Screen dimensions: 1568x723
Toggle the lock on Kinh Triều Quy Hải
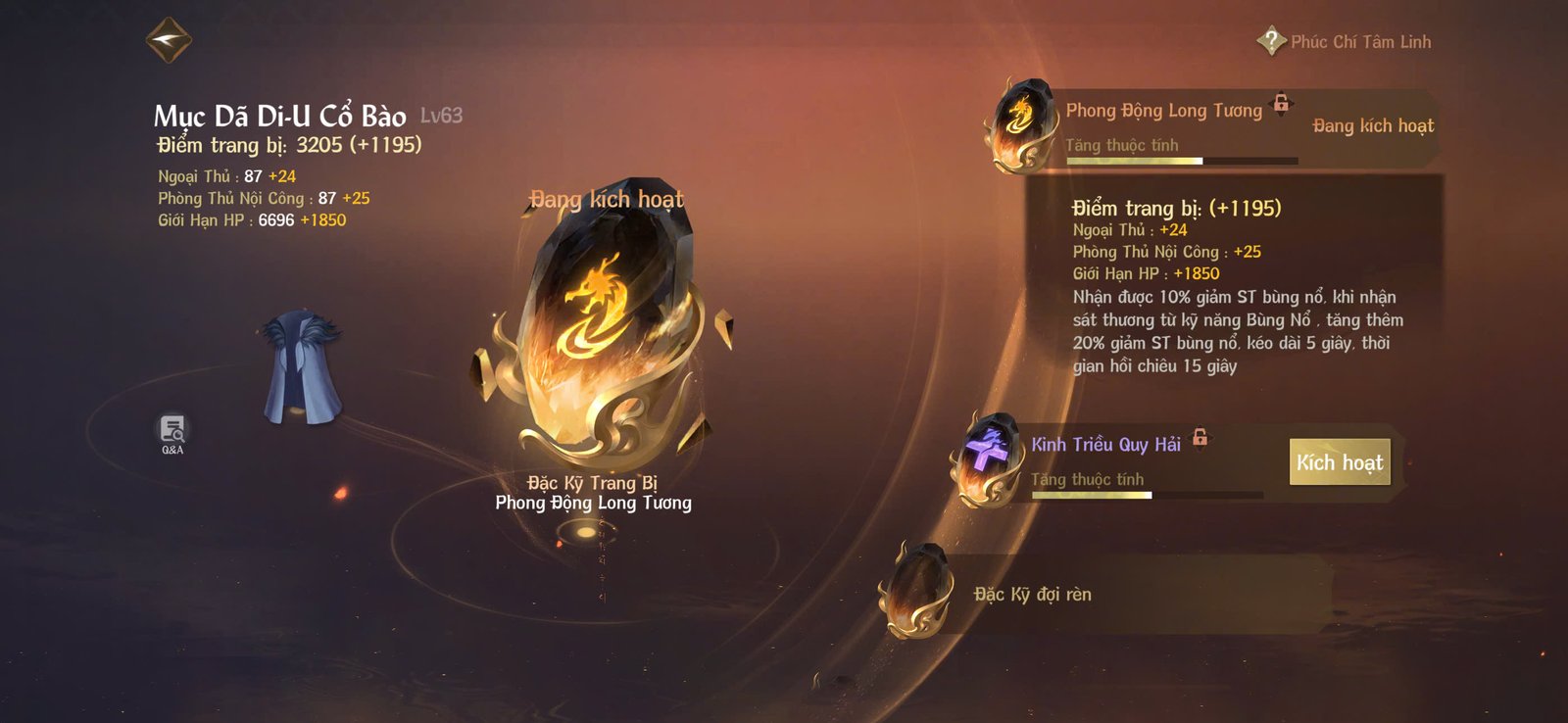click(x=1200, y=435)
